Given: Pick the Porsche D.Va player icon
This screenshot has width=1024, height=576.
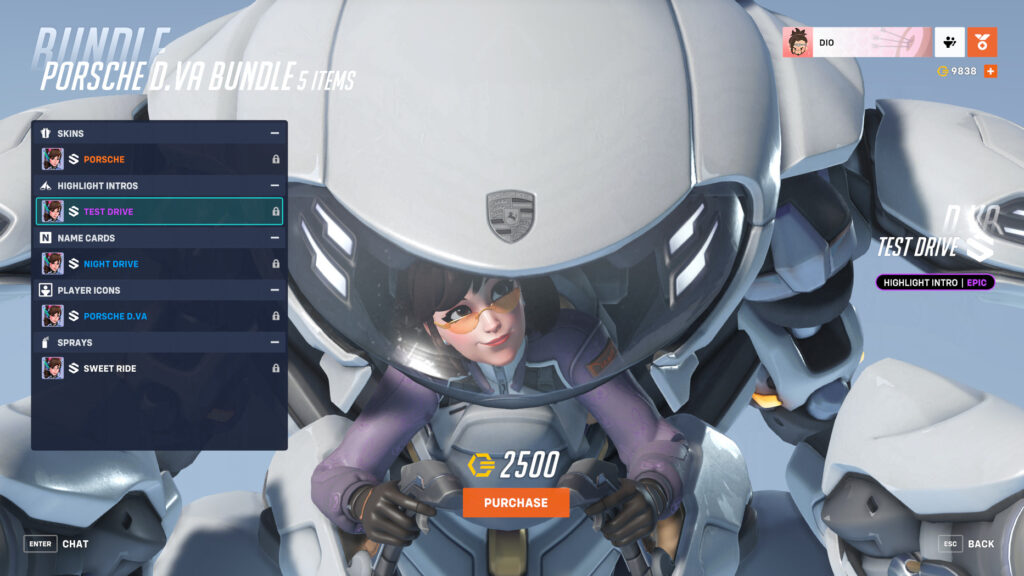Looking at the screenshot, I should click(160, 316).
